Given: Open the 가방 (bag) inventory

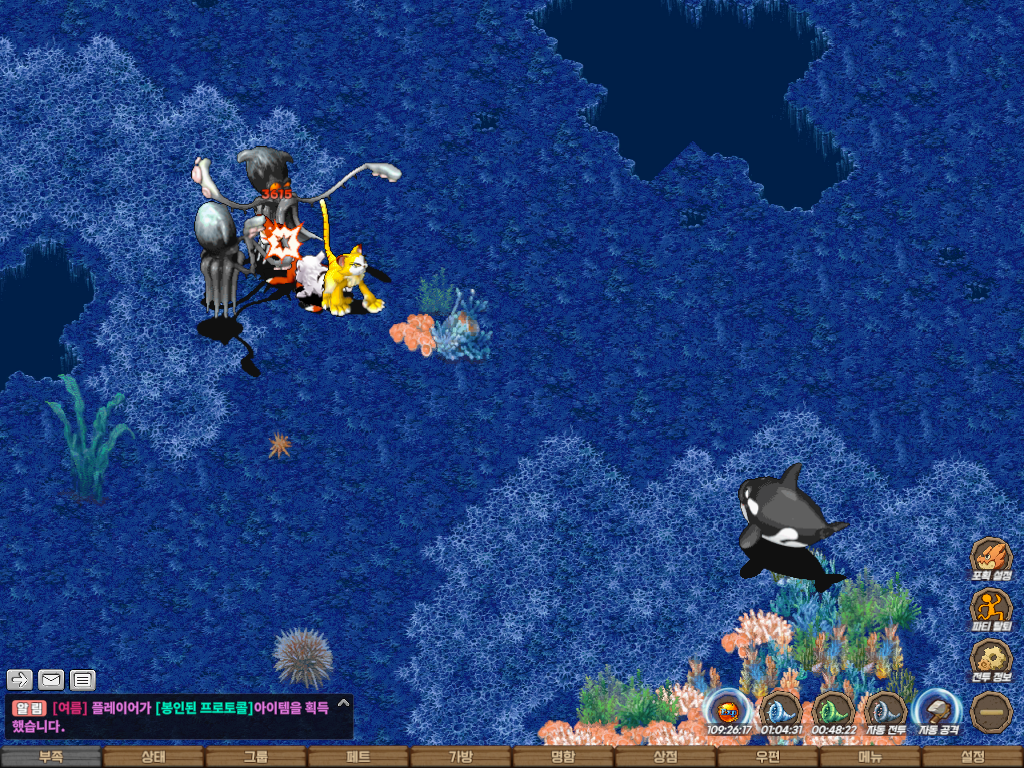Looking at the screenshot, I should point(461,757).
